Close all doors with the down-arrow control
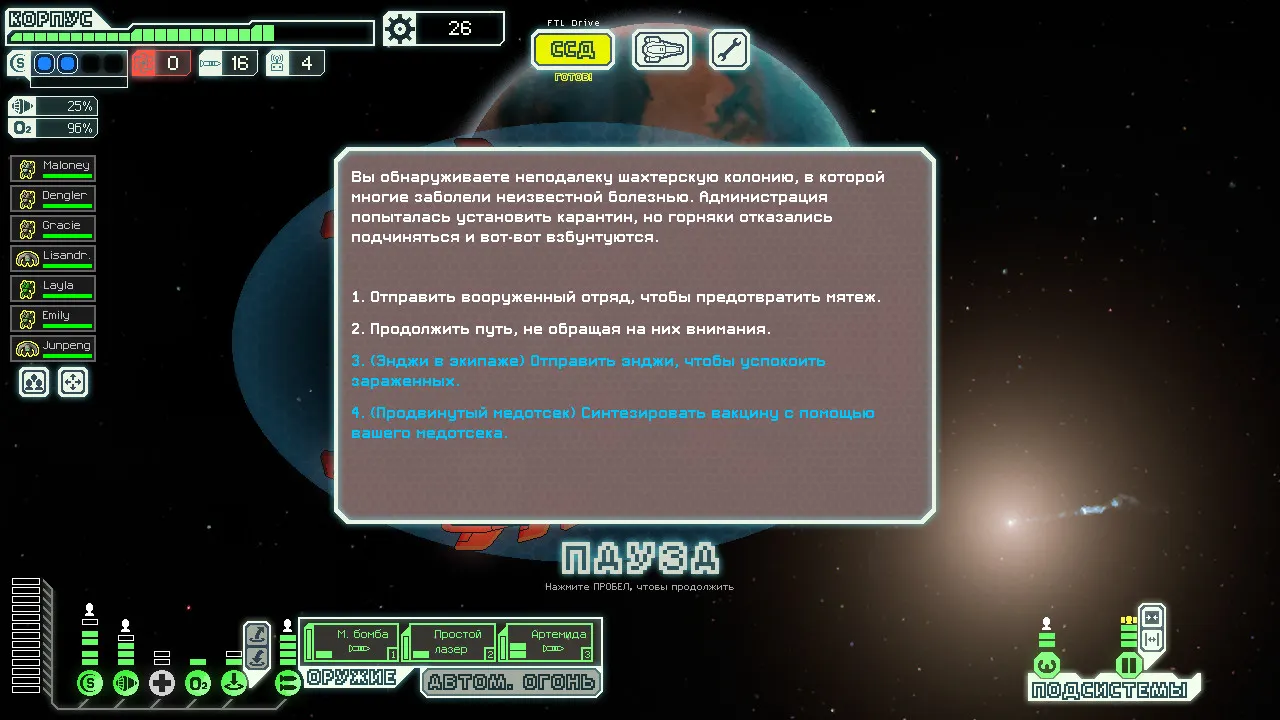Image resolution: width=1280 pixels, height=720 pixels. (256, 656)
